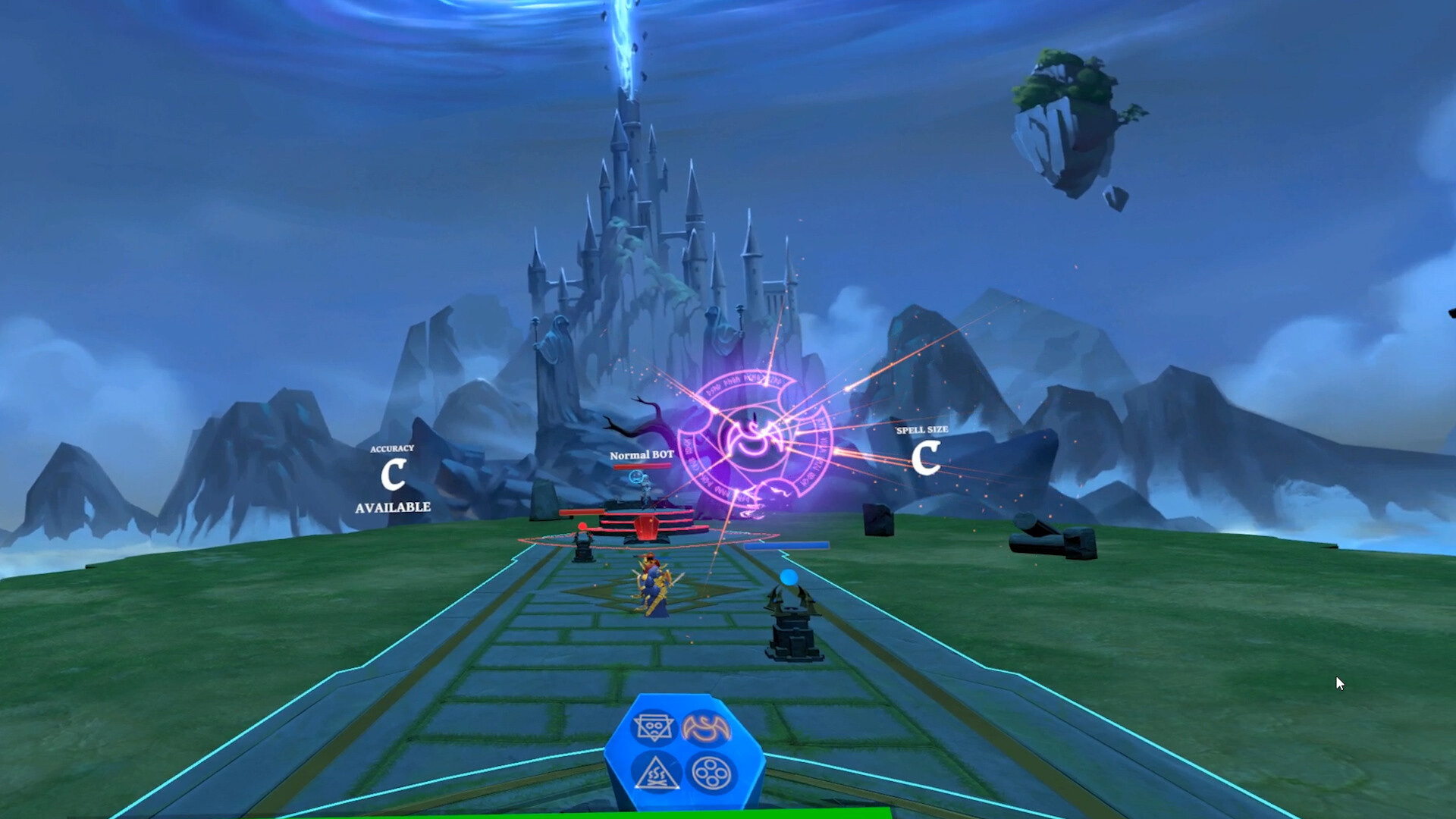Image resolution: width=1456 pixels, height=819 pixels.
Task: Click the enemy wizard on the red platform
Action: point(647,489)
